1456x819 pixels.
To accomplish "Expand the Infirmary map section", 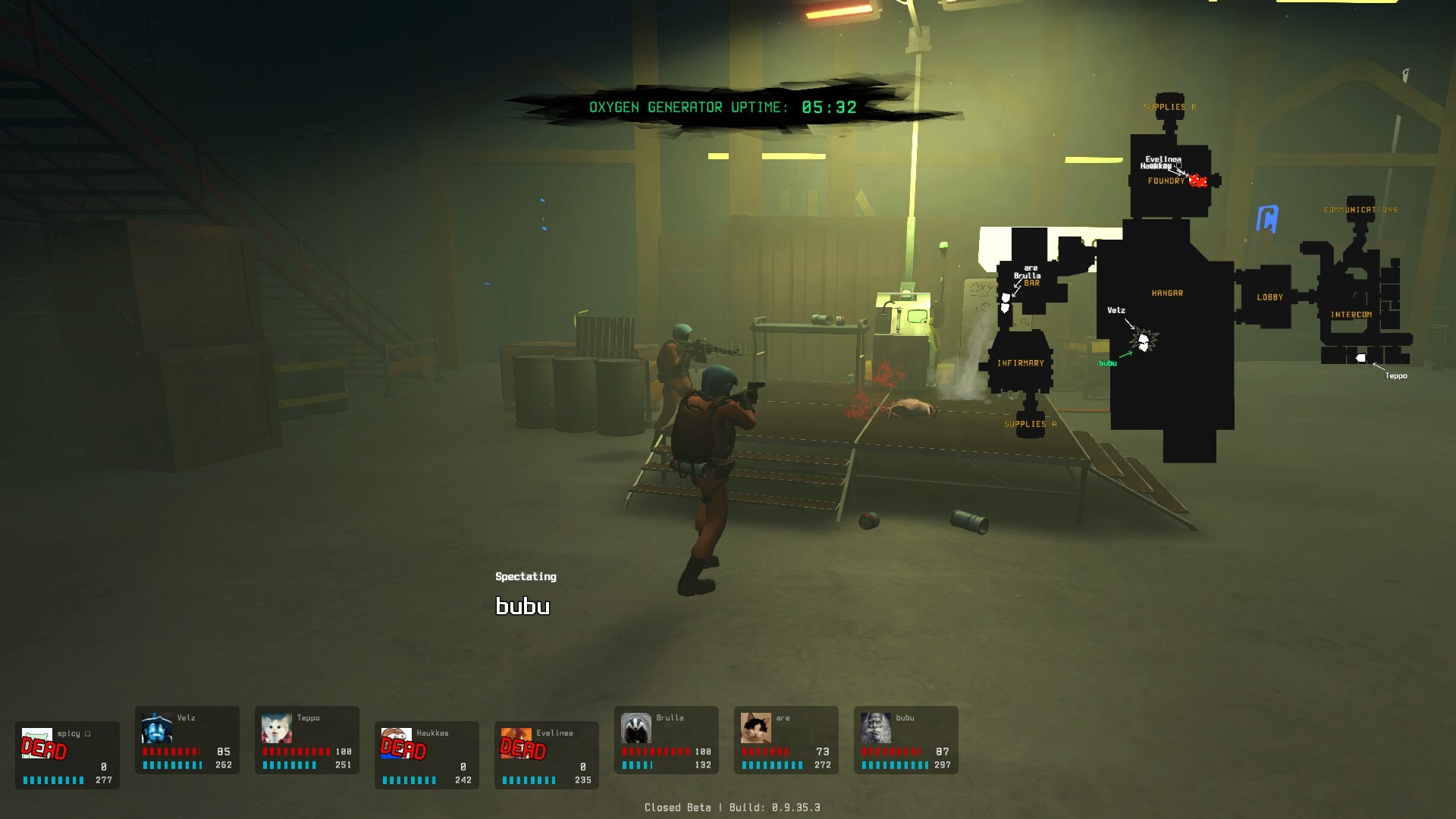I will [x=1022, y=363].
